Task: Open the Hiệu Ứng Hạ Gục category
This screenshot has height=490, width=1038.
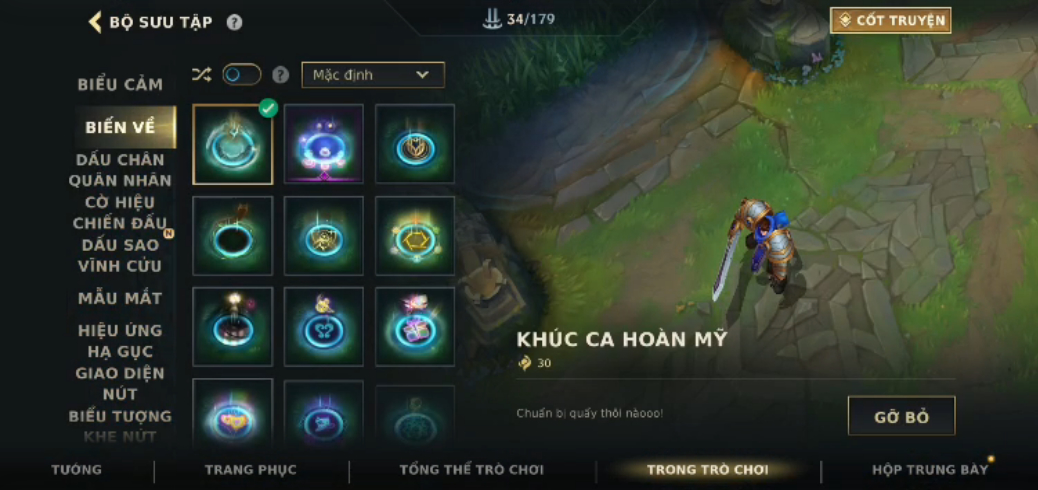Action: pos(121,341)
